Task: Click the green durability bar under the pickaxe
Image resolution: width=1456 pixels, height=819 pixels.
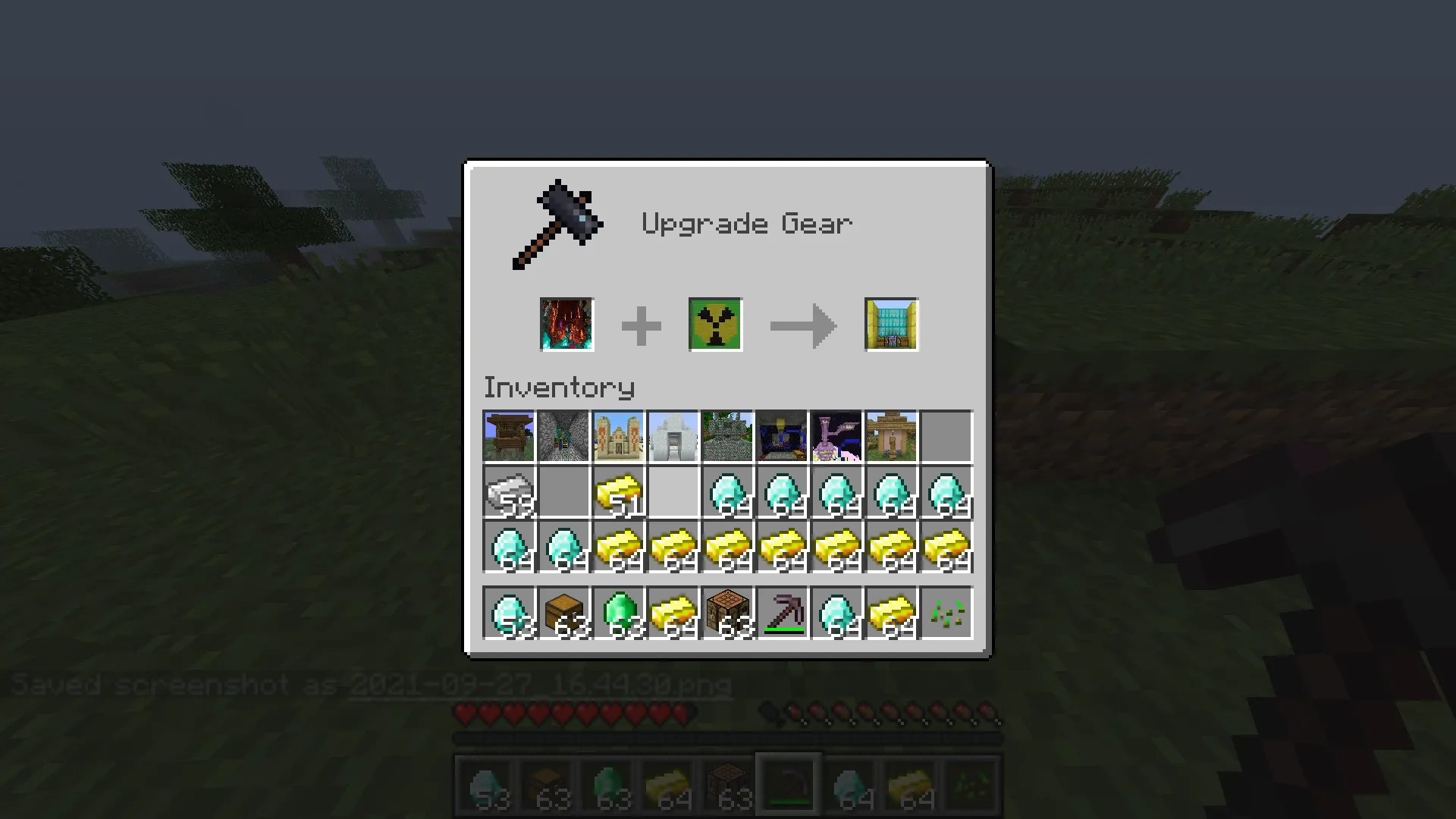Action: [x=784, y=630]
